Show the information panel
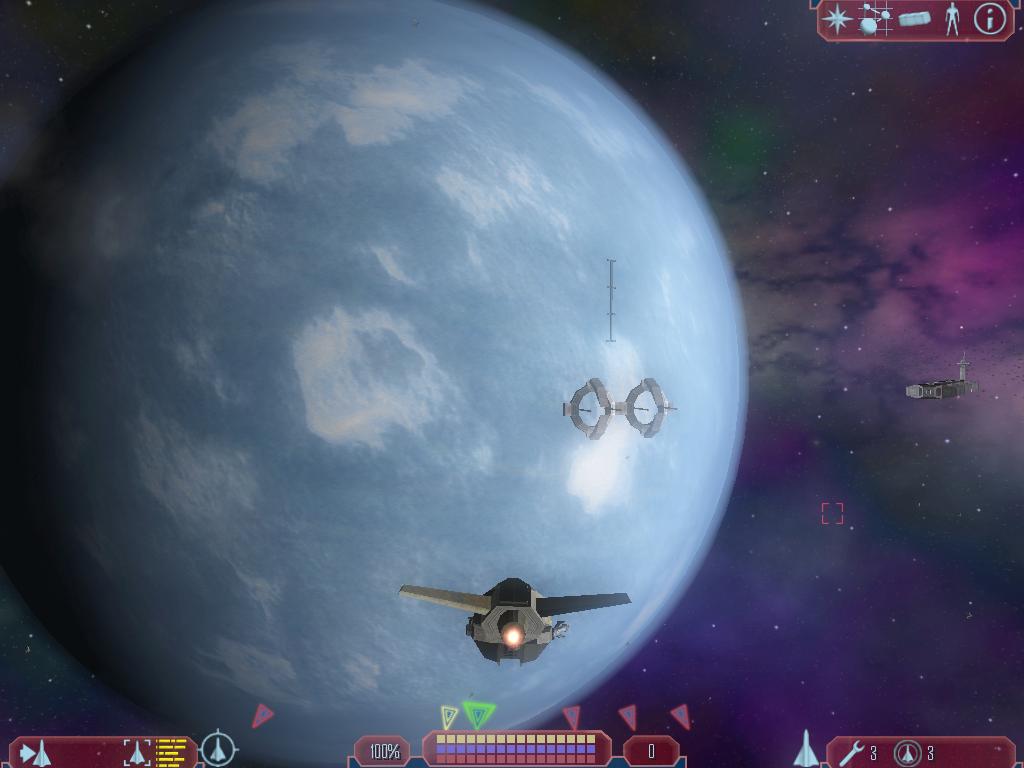Viewport: 1024px width, 768px height. [x=989, y=19]
